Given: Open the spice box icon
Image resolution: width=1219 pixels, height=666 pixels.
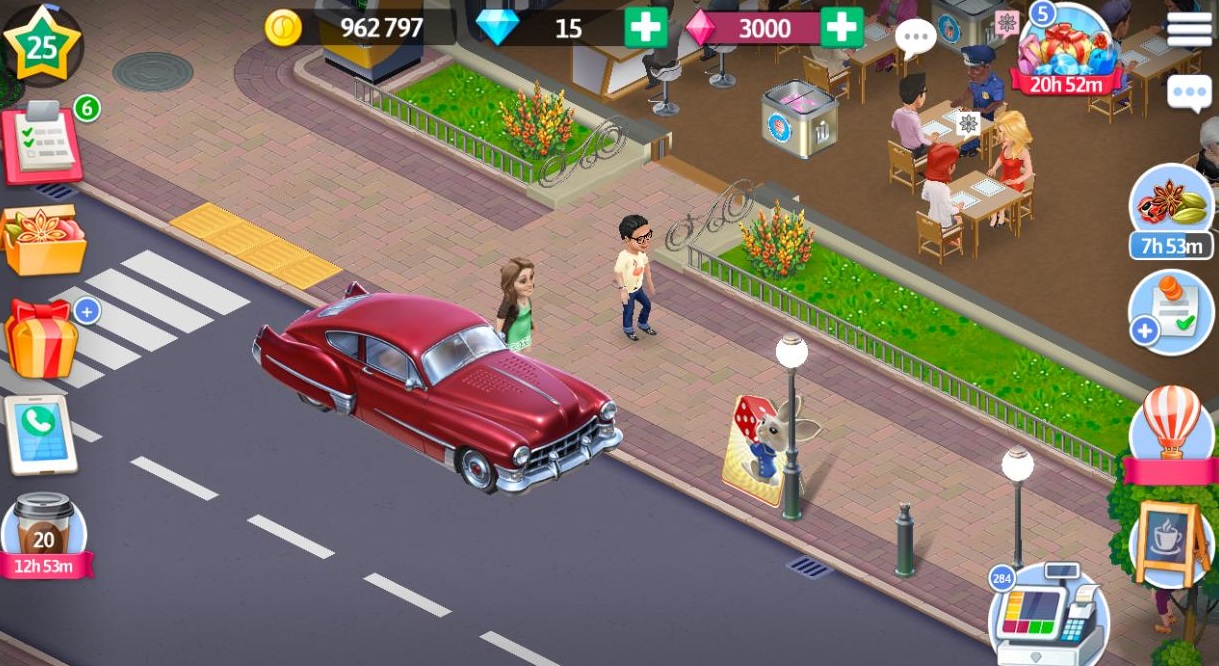Looking at the screenshot, I should coord(42,238).
